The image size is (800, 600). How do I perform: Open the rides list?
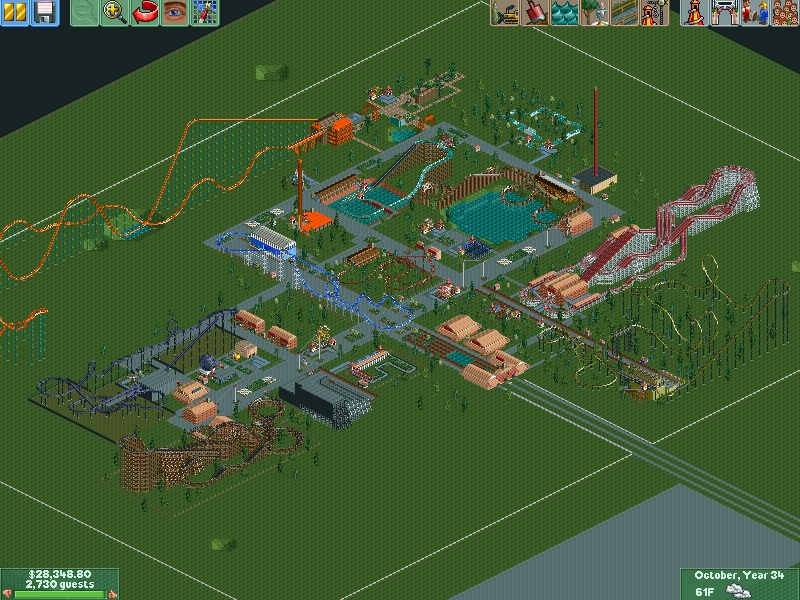pyautogui.click(x=693, y=13)
